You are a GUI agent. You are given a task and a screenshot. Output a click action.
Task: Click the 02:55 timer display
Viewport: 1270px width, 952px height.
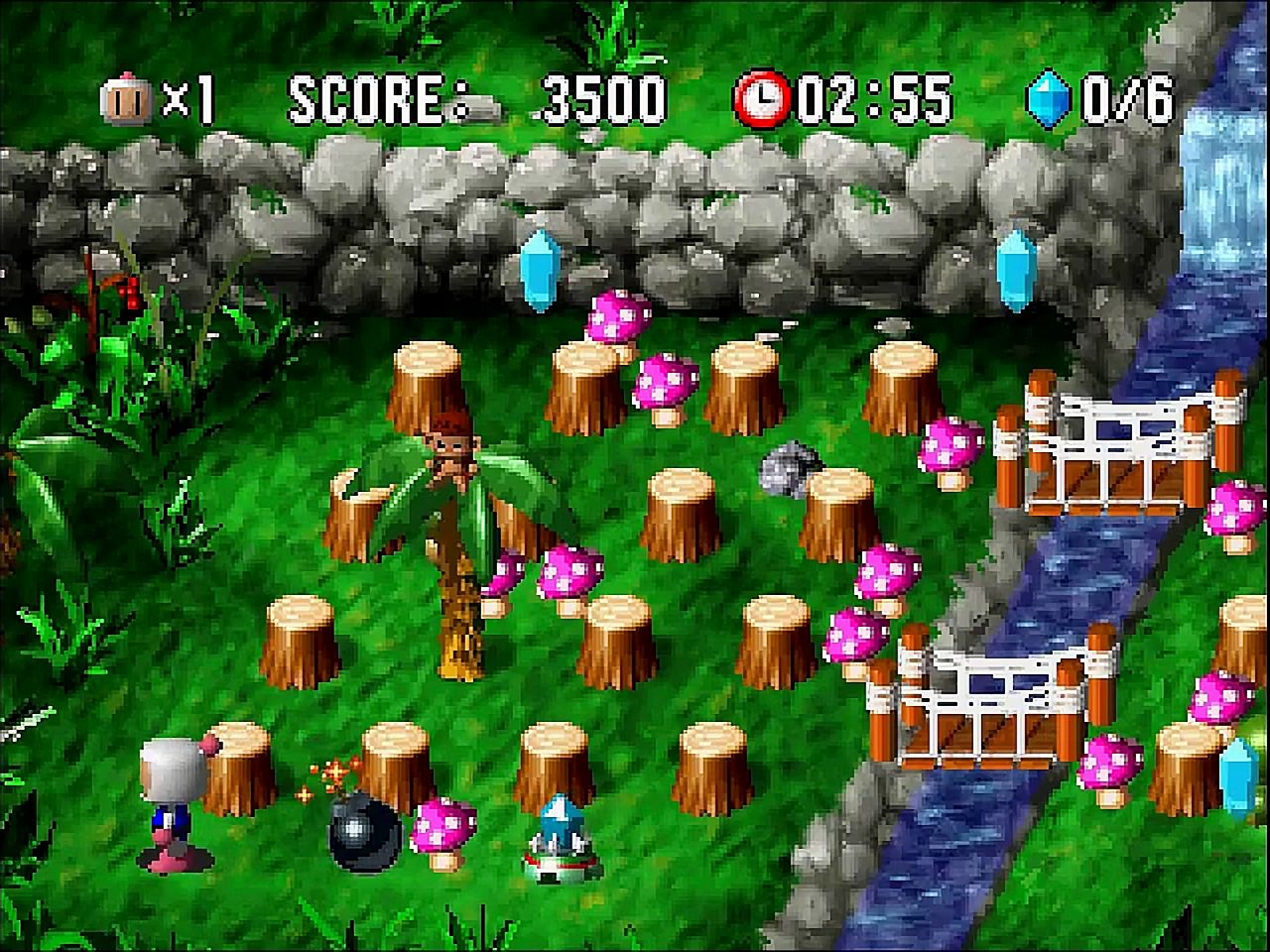[x=873, y=96]
